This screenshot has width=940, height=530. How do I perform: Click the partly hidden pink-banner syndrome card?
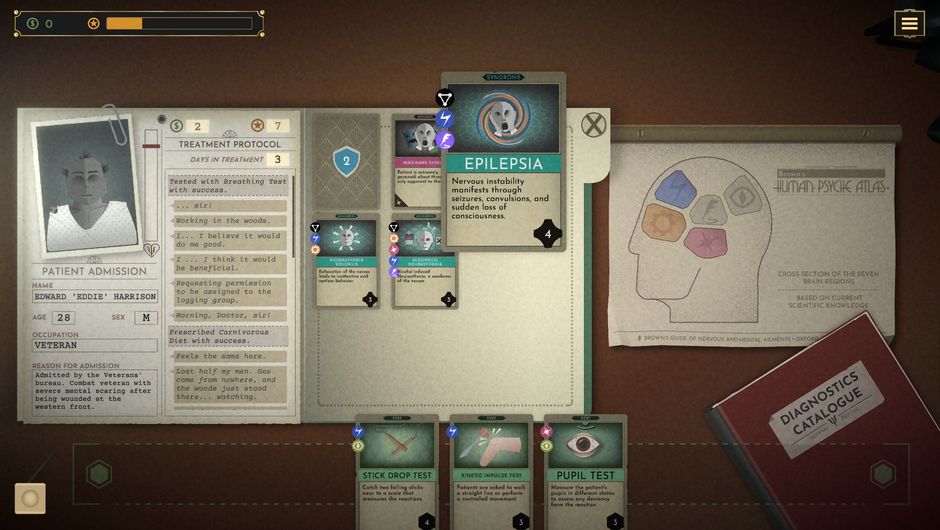pos(416,160)
